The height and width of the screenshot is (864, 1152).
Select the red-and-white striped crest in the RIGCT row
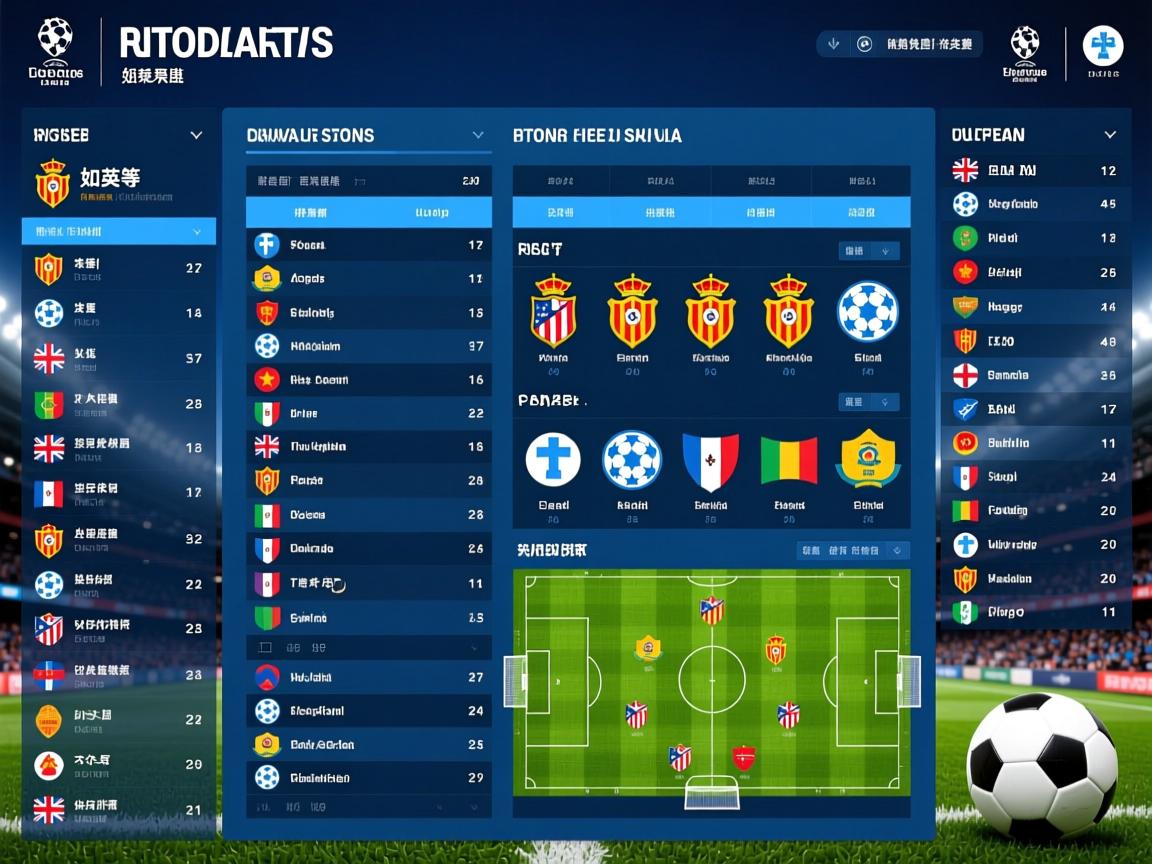[x=553, y=313]
